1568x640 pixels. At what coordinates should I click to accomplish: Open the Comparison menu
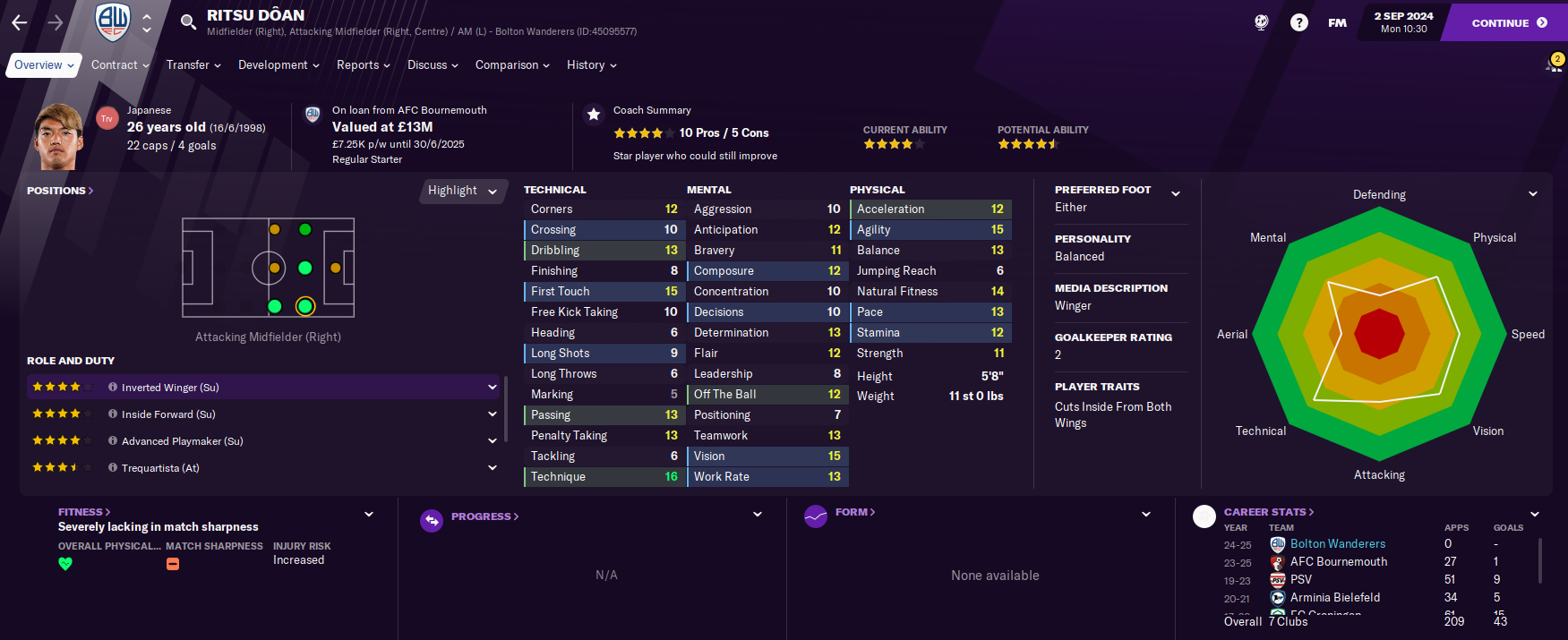tap(512, 65)
